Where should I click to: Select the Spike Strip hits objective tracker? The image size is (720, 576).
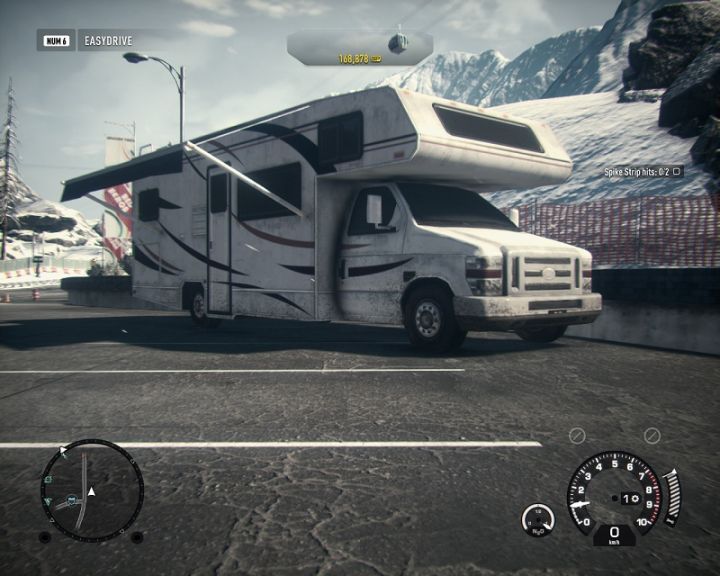pyautogui.click(x=642, y=172)
